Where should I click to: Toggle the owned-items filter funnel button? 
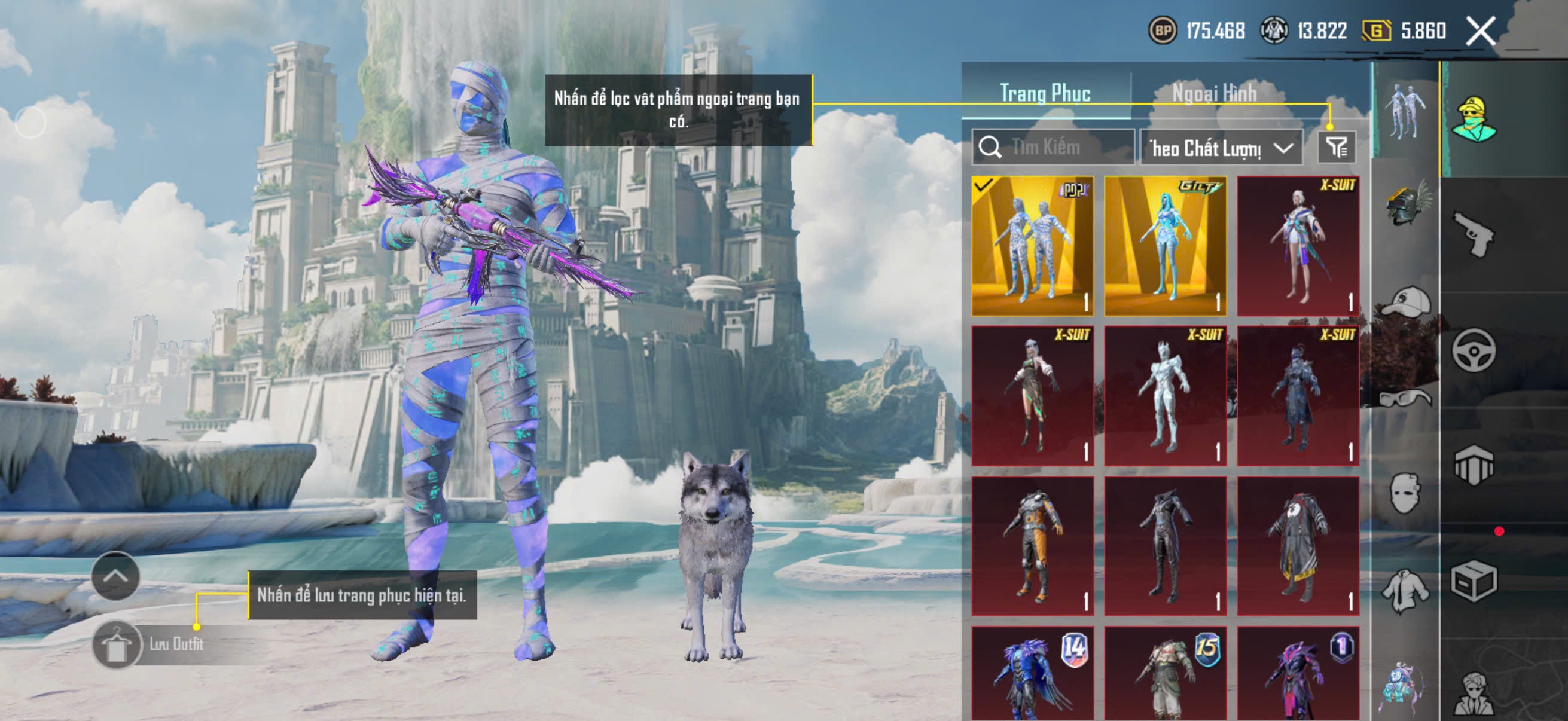tap(1337, 147)
